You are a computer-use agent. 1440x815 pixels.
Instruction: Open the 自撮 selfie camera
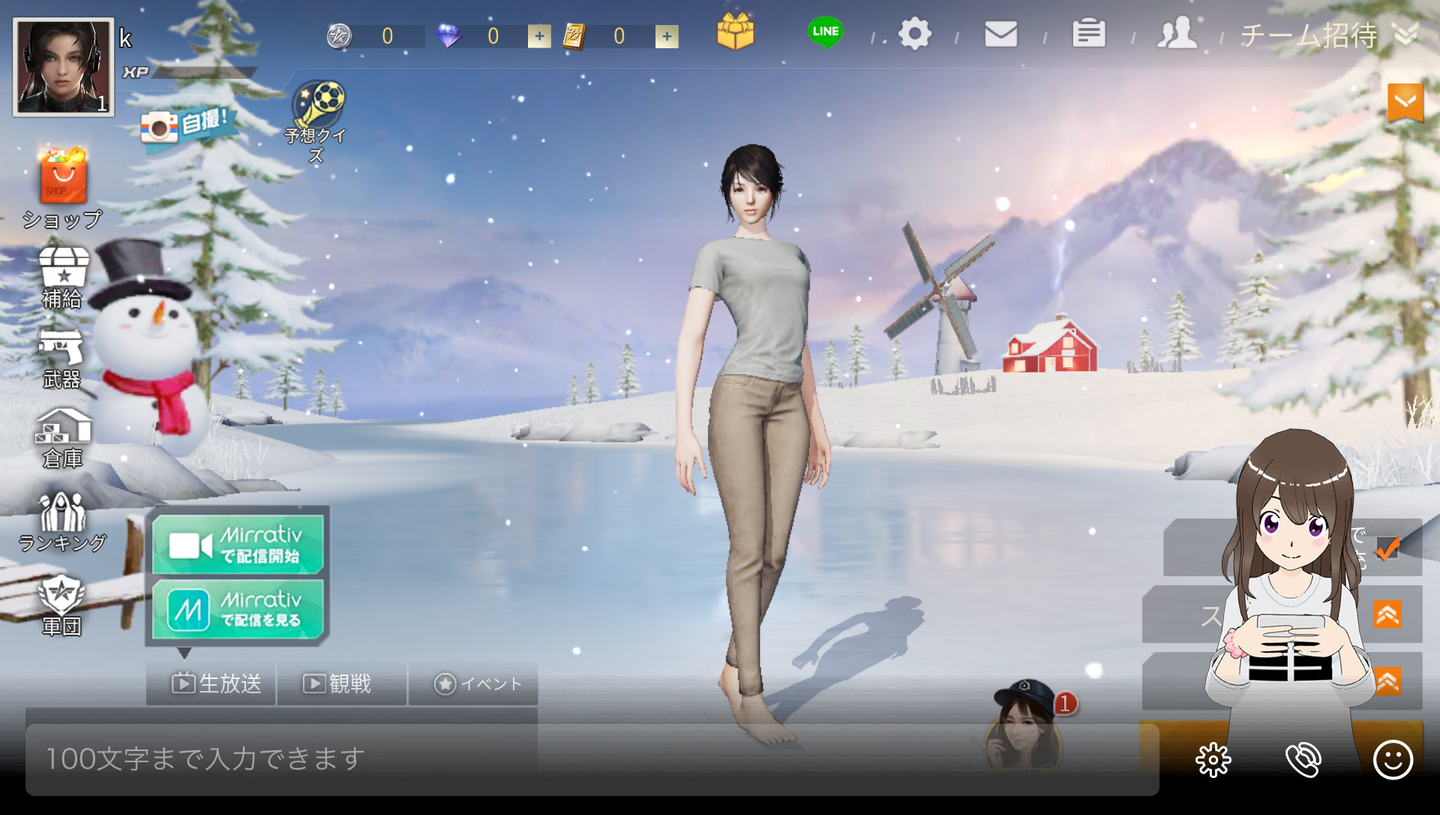click(187, 125)
